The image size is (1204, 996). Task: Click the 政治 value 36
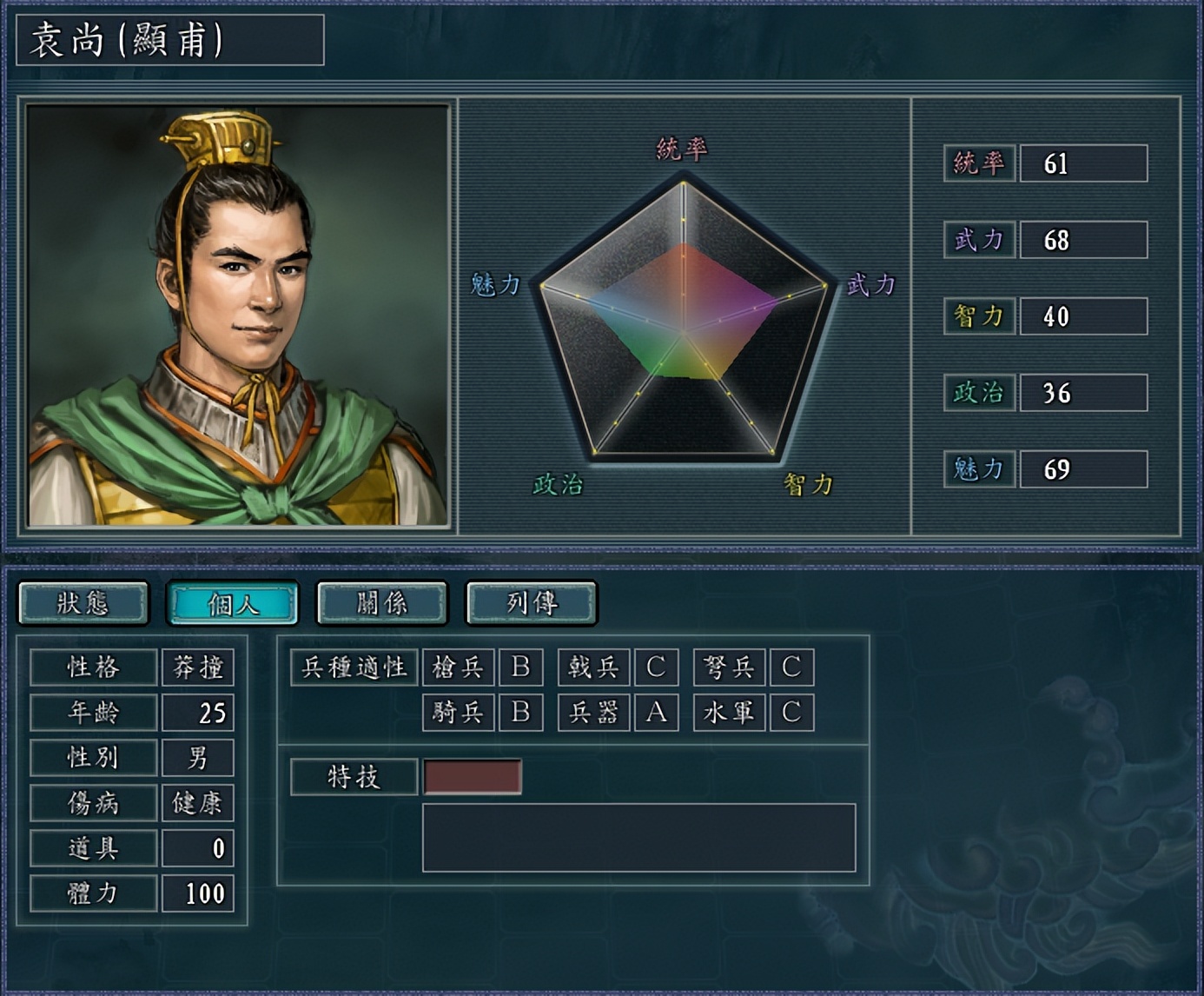1085,392
